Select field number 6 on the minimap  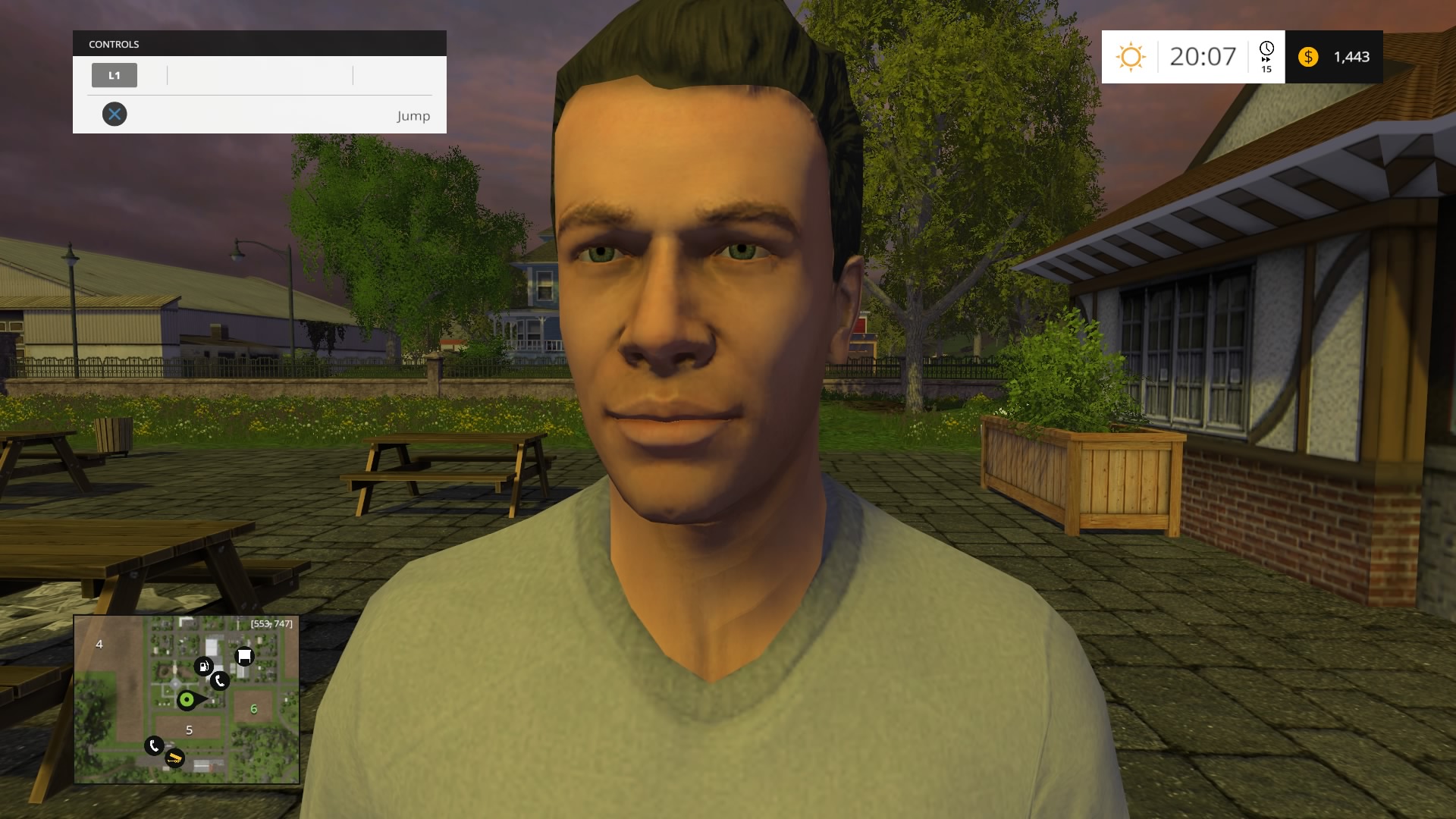(254, 708)
